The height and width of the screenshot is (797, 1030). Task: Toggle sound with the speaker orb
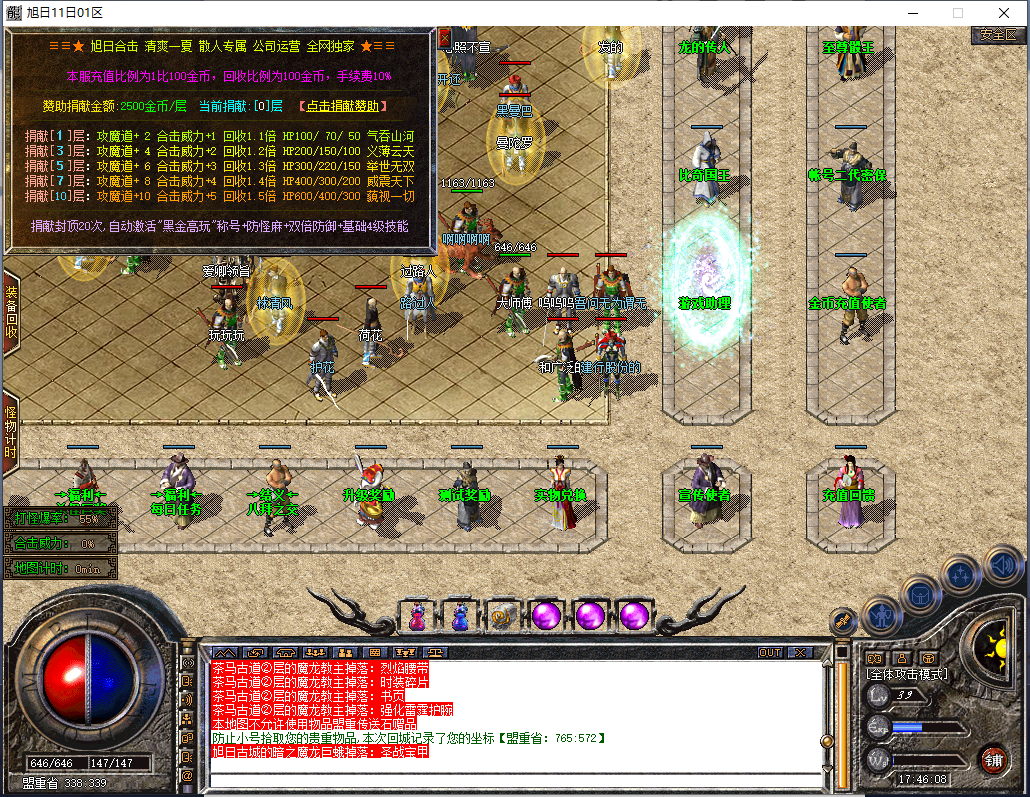1003,567
